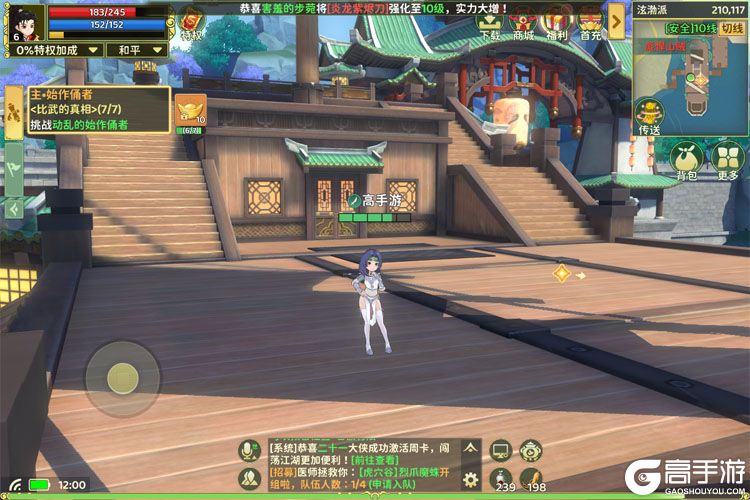Open the 商城 shop

coord(523,22)
